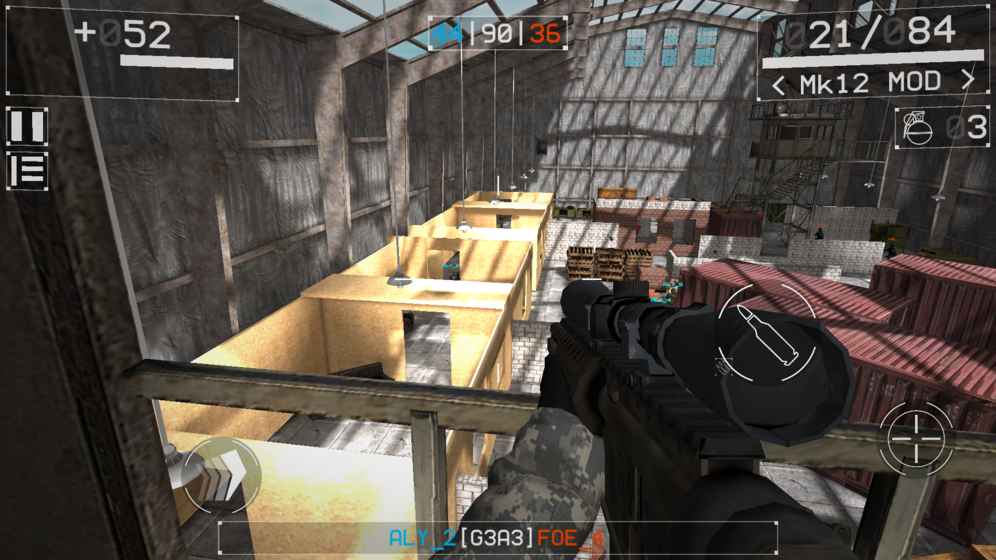Aim down sights with the crosshair button
The height and width of the screenshot is (560, 996).
click(x=916, y=437)
